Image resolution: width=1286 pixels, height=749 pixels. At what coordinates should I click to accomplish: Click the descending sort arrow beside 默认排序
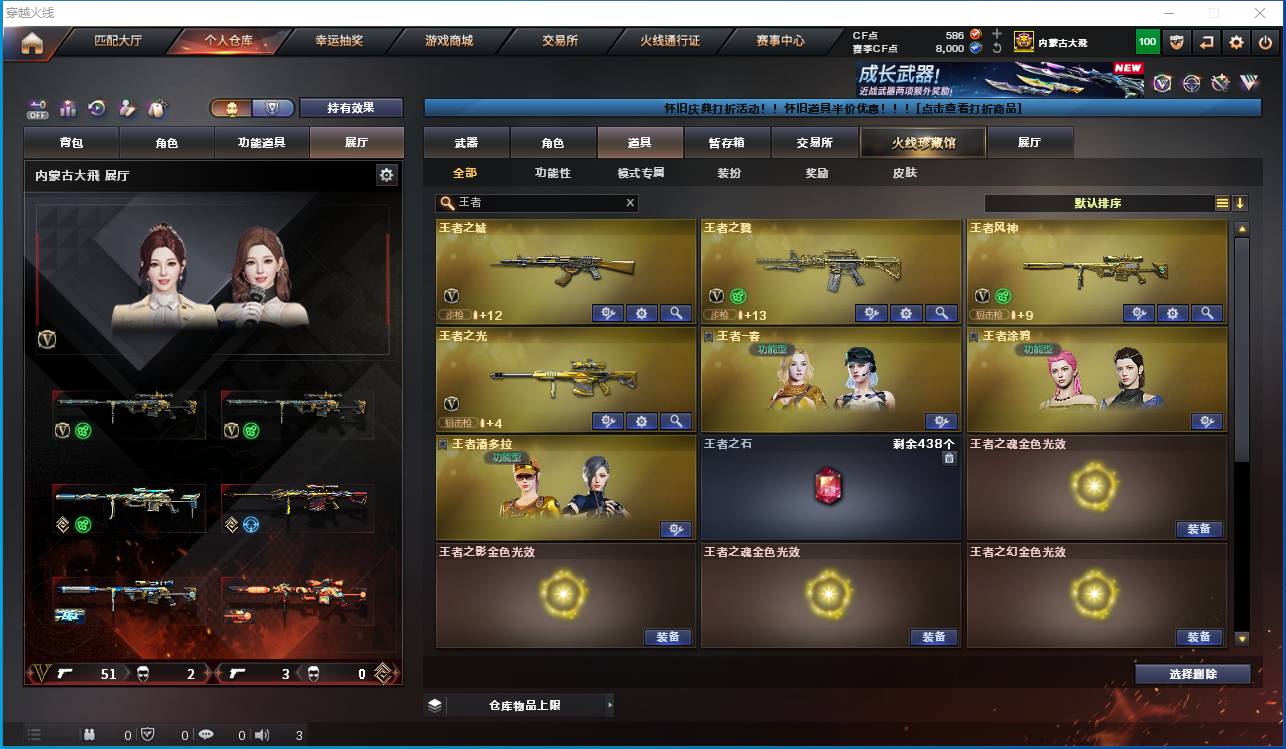coord(1241,202)
